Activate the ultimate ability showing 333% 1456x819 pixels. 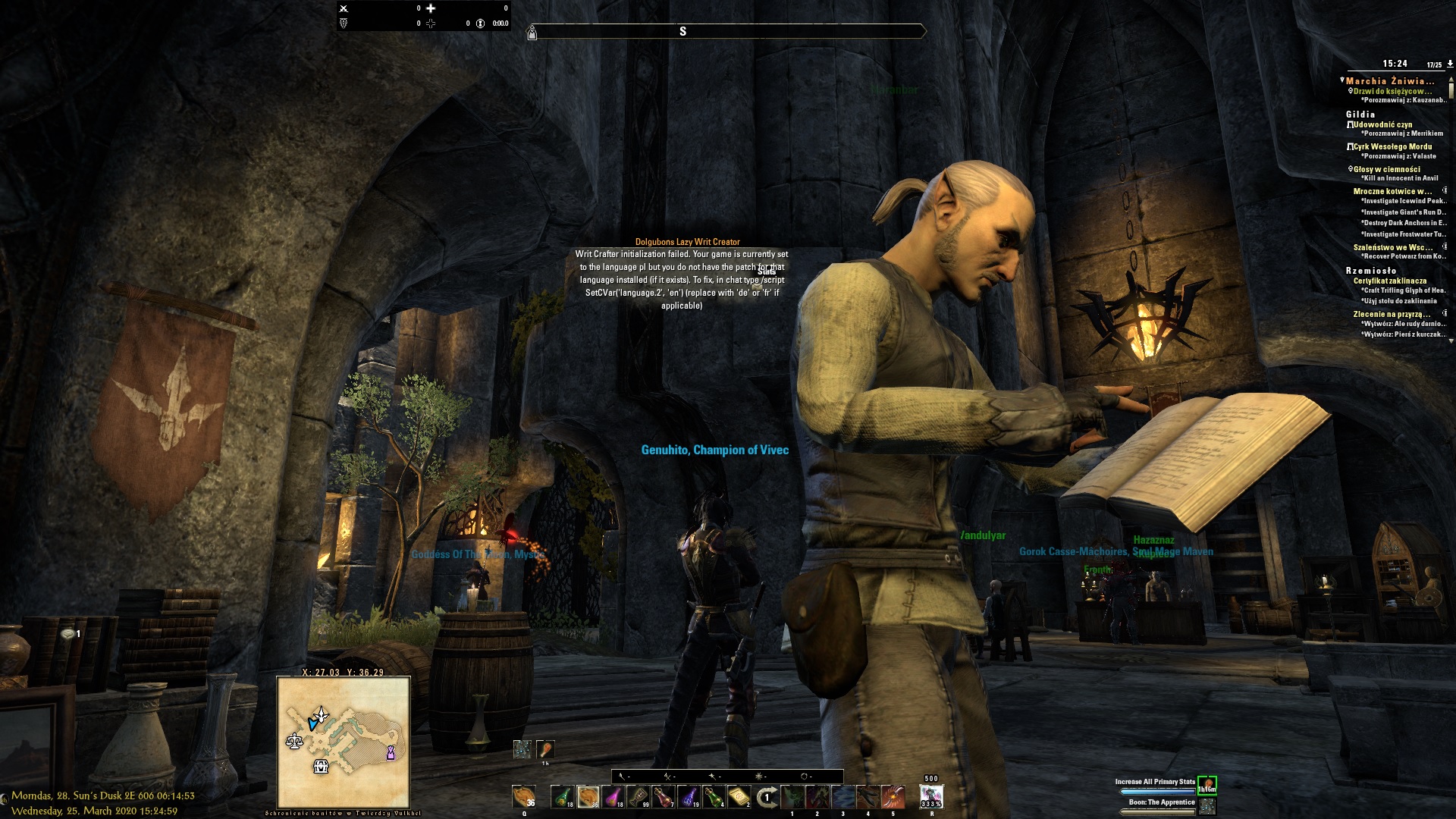(930, 797)
